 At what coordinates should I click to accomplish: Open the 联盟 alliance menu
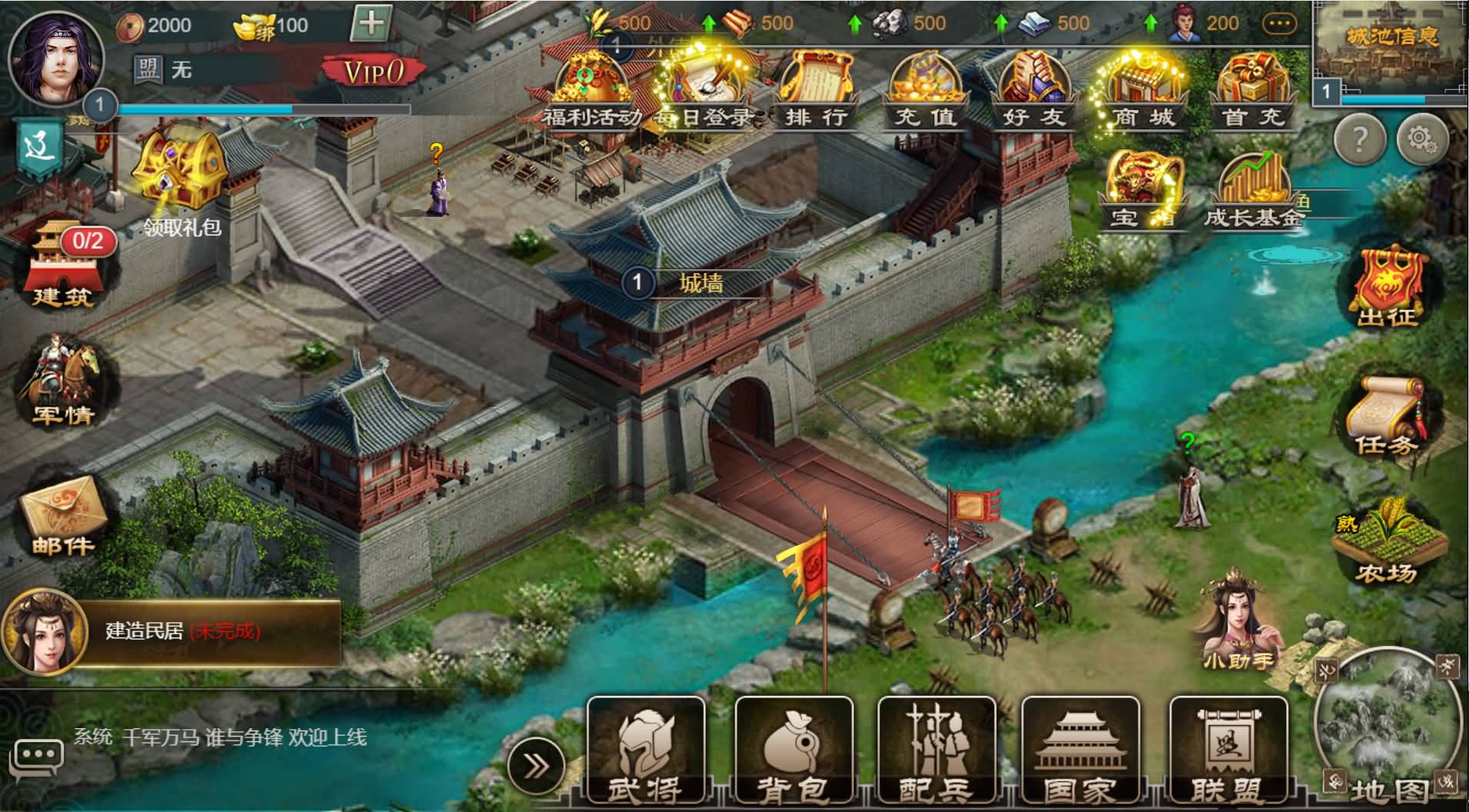click(x=1227, y=751)
